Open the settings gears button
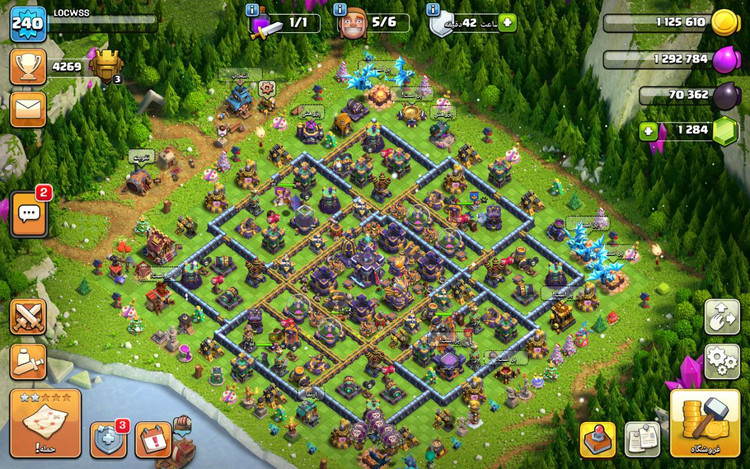The width and height of the screenshot is (750, 469). (x=722, y=360)
